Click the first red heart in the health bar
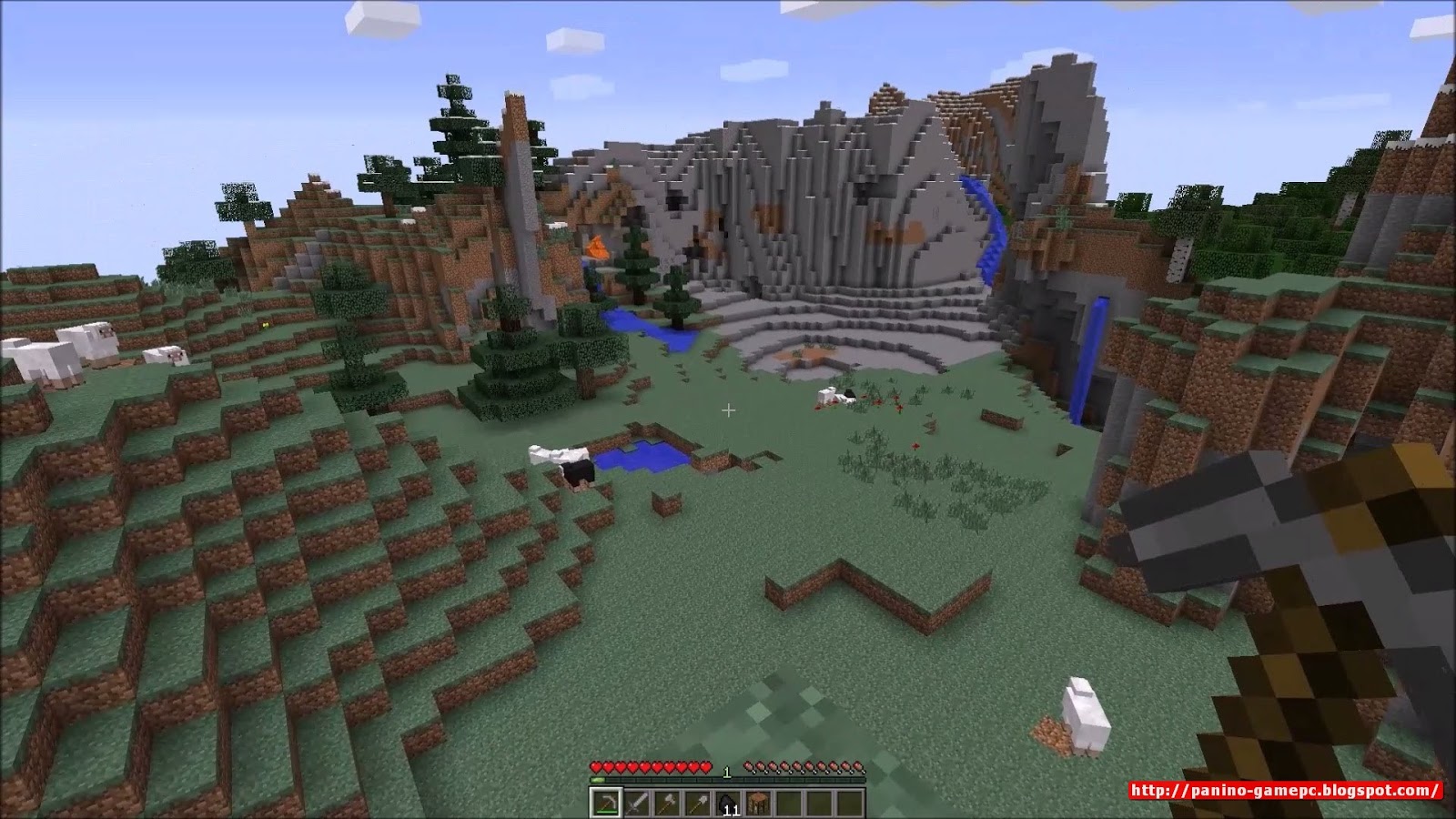1456x819 pixels. point(595,766)
